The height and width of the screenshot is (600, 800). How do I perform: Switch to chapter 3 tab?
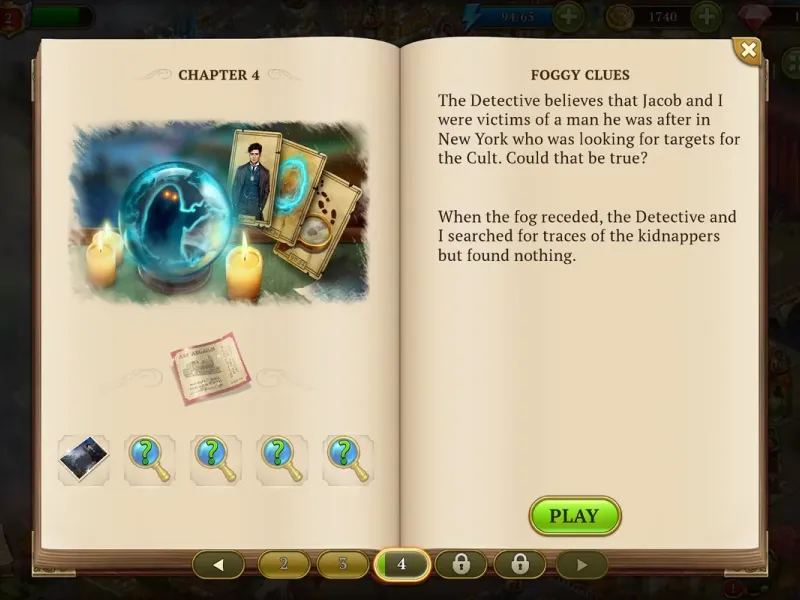(343, 564)
